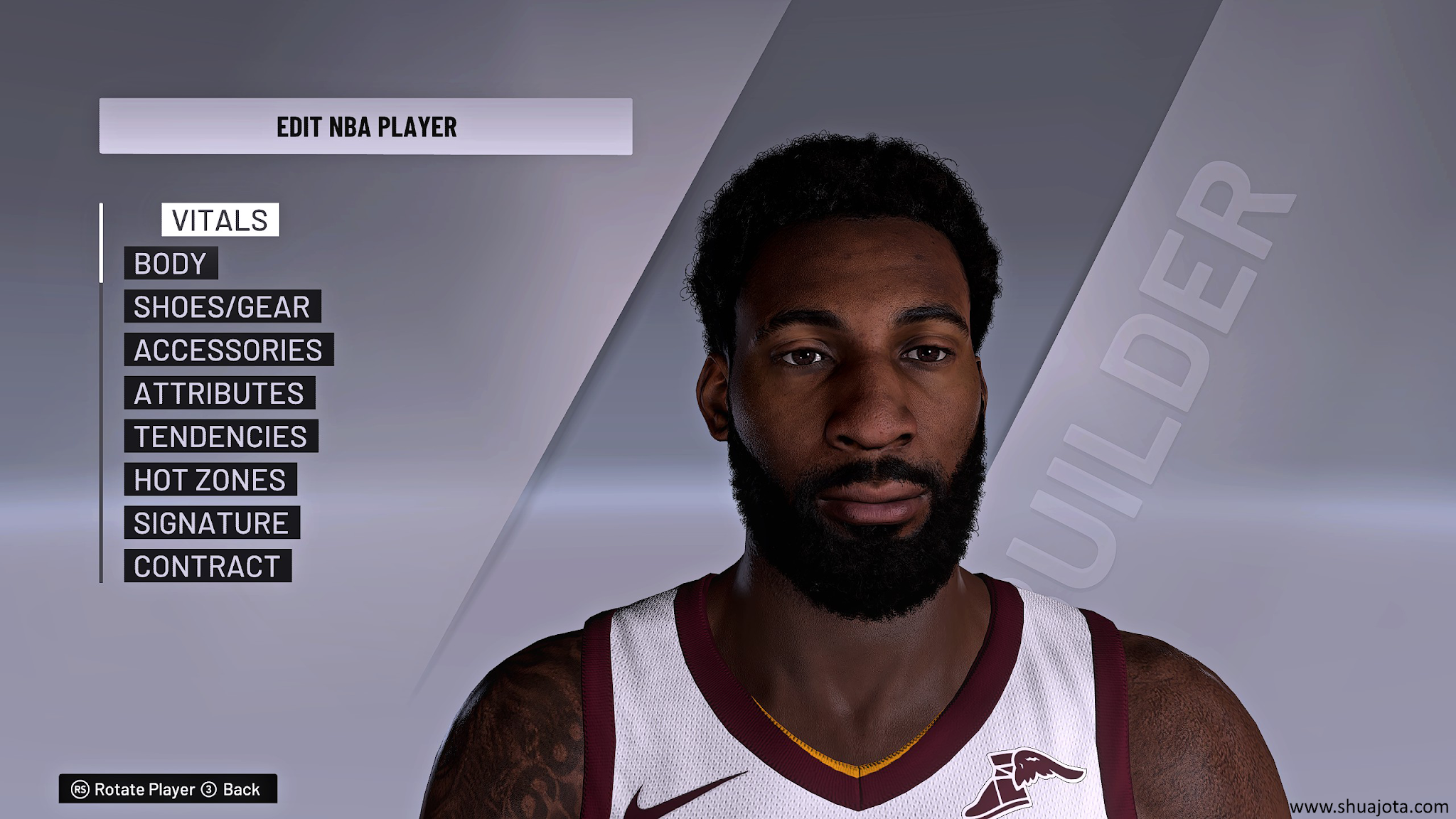Select SHOES/GEAR from the sidebar
This screenshot has height=819, width=1456.
point(222,307)
